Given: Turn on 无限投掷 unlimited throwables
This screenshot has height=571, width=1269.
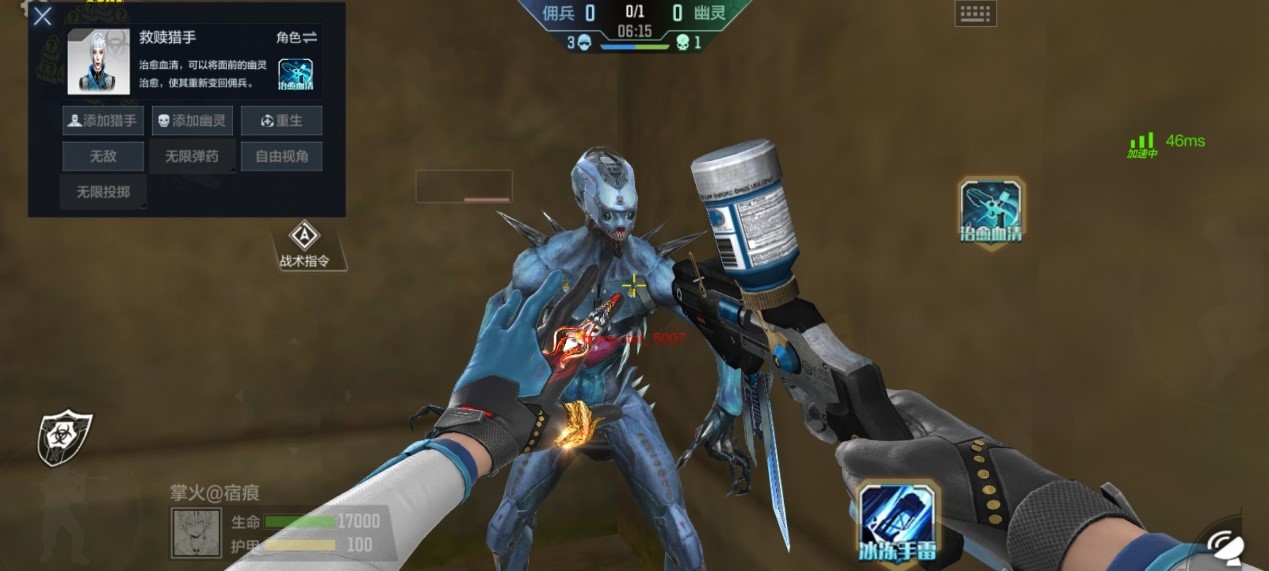Looking at the screenshot, I should click(103, 191).
